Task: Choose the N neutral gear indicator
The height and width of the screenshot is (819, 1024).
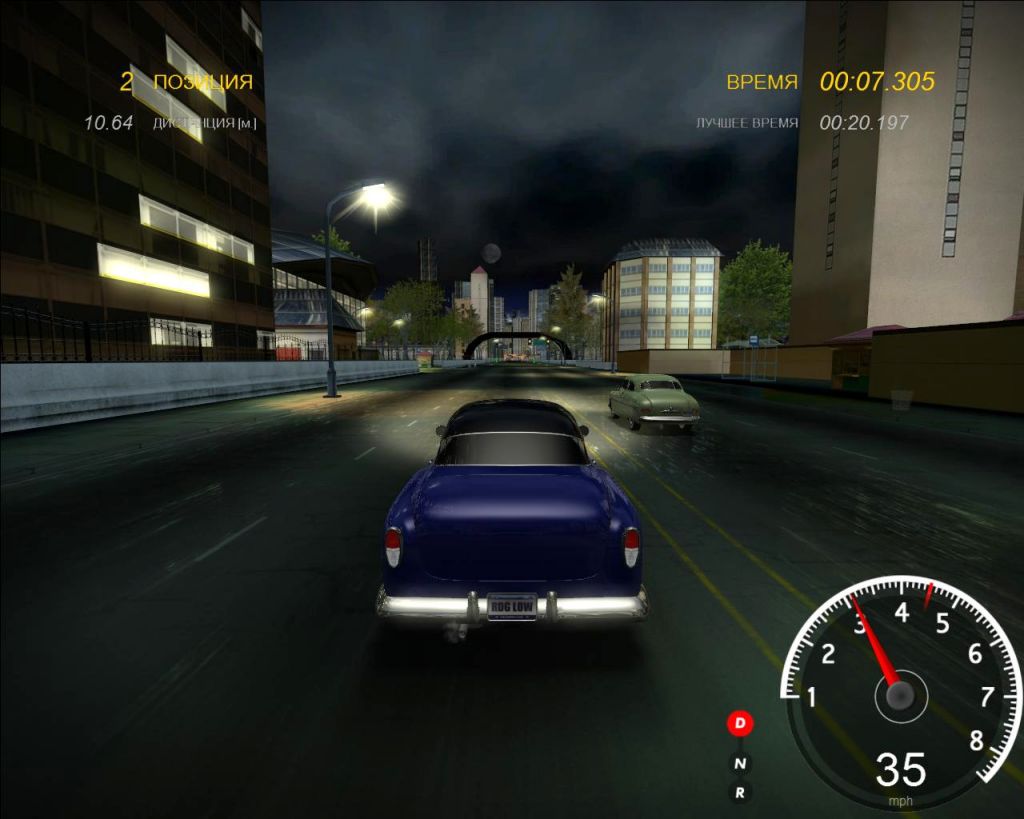Action: (x=740, y=764)
